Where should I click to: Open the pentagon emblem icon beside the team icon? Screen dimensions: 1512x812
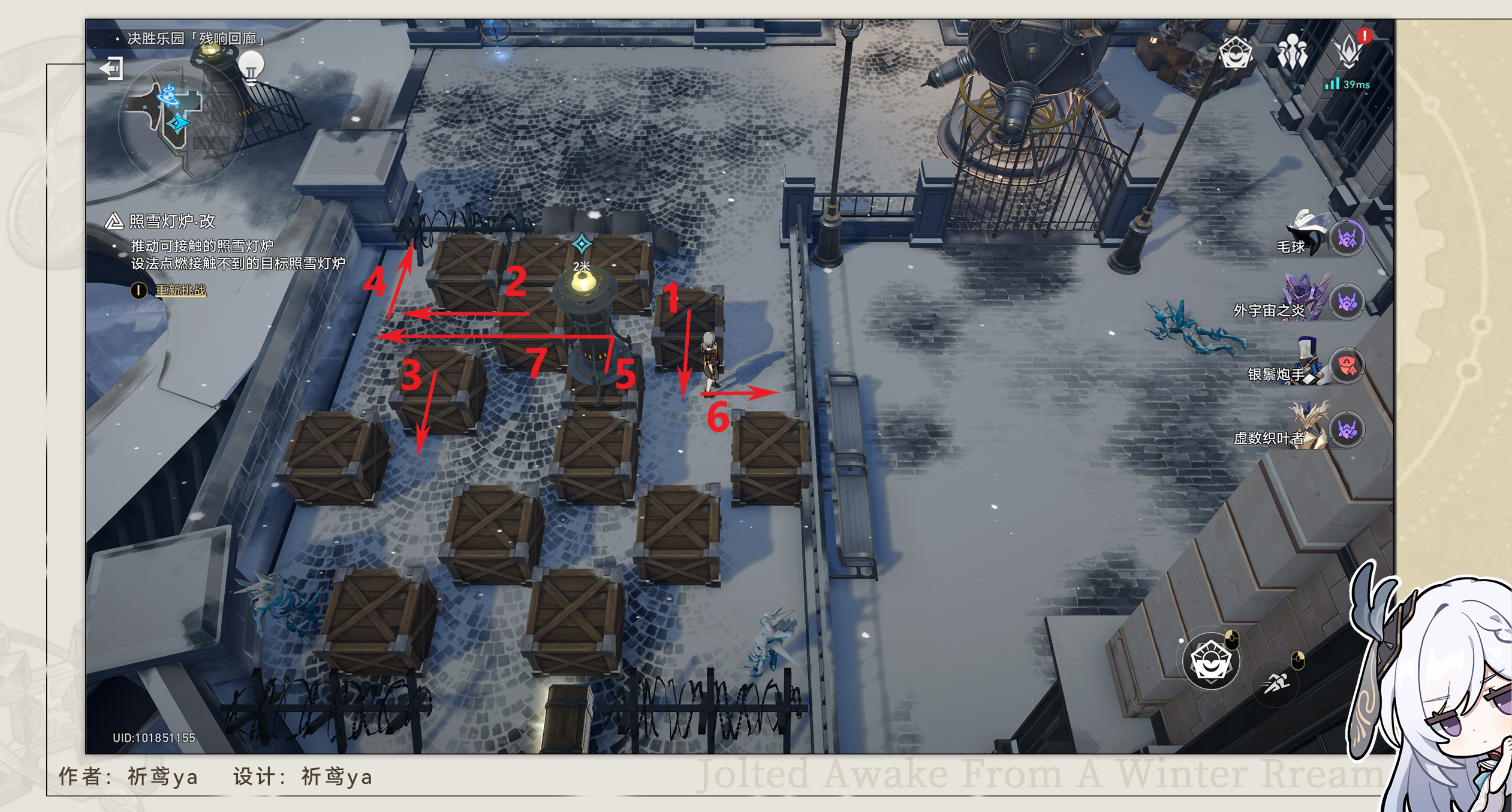[x=1236, y=53]
